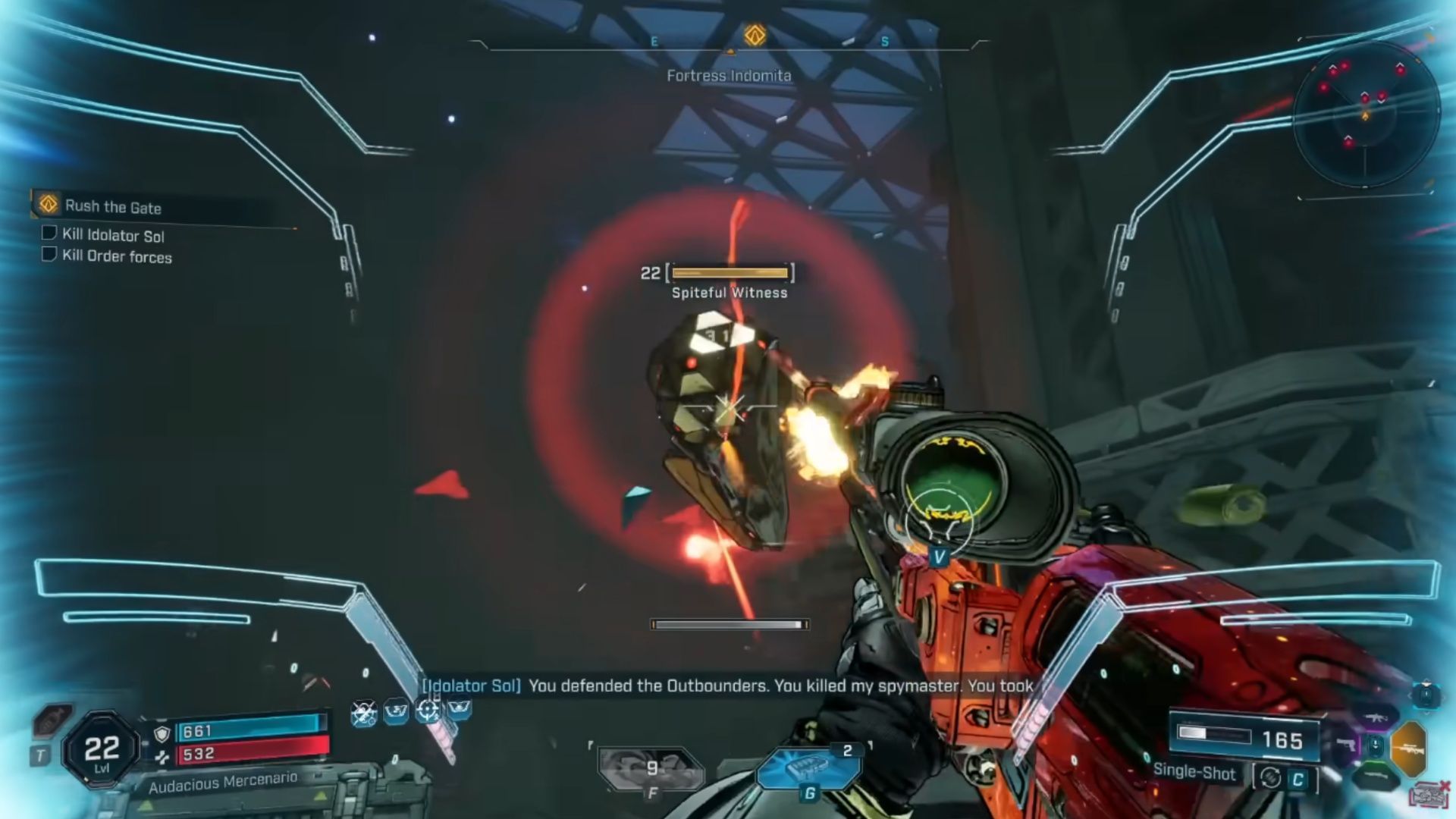Image resolution: width=1456 pixels, height=819 pixels.
Task: Toggle the Single-Shot firing mode icon
Action: coord(1271,778)
